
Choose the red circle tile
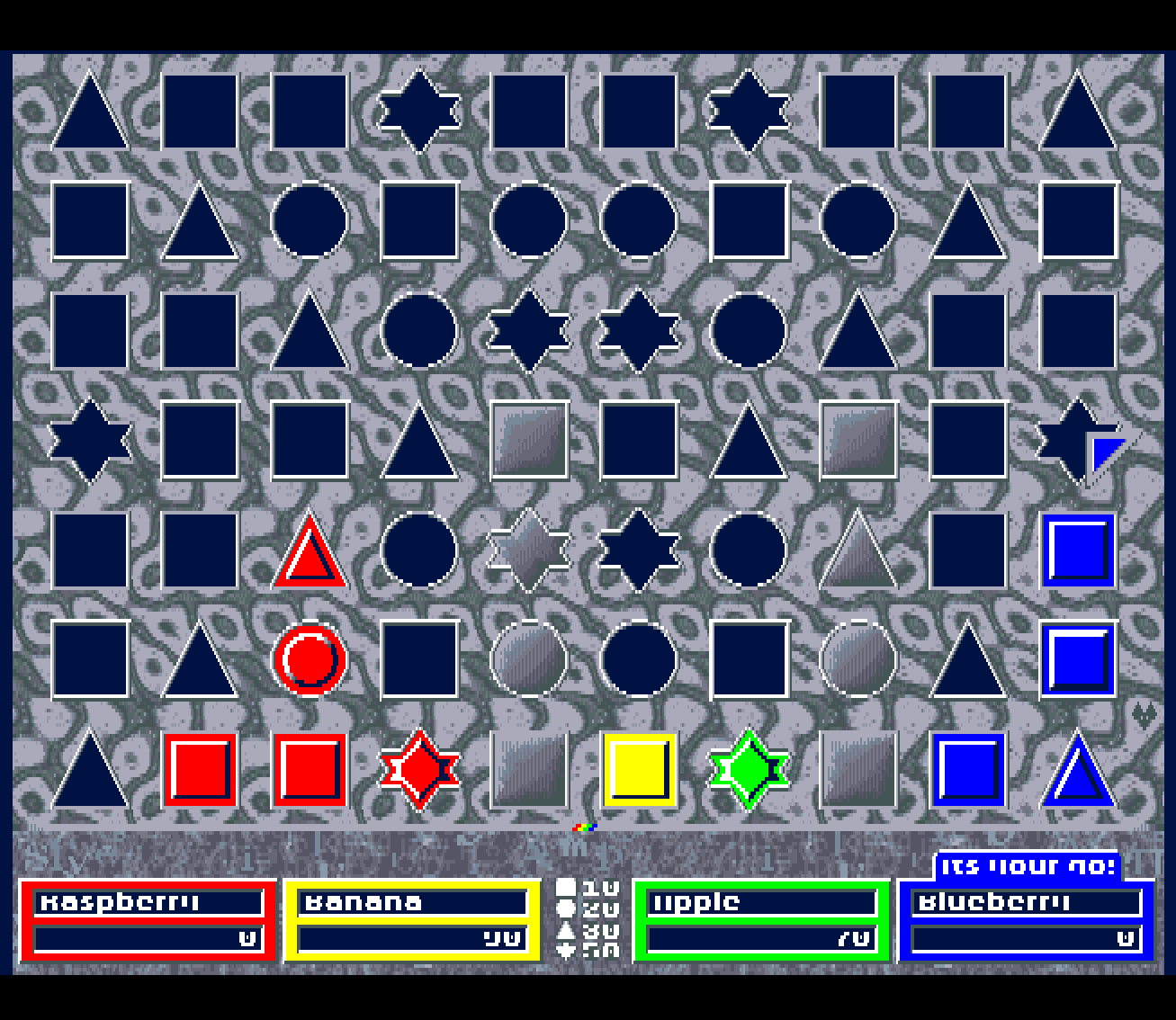310,658
